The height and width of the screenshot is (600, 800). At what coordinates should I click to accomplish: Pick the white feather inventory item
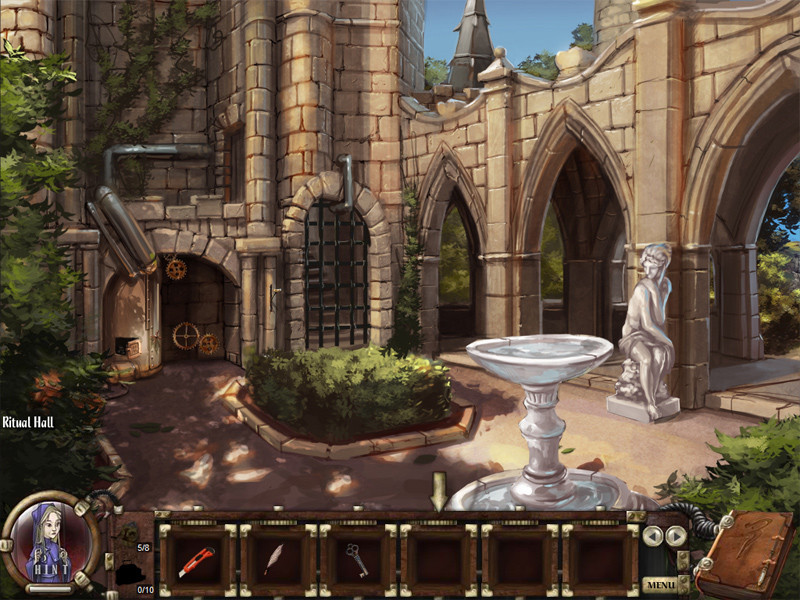coord(276,560)
